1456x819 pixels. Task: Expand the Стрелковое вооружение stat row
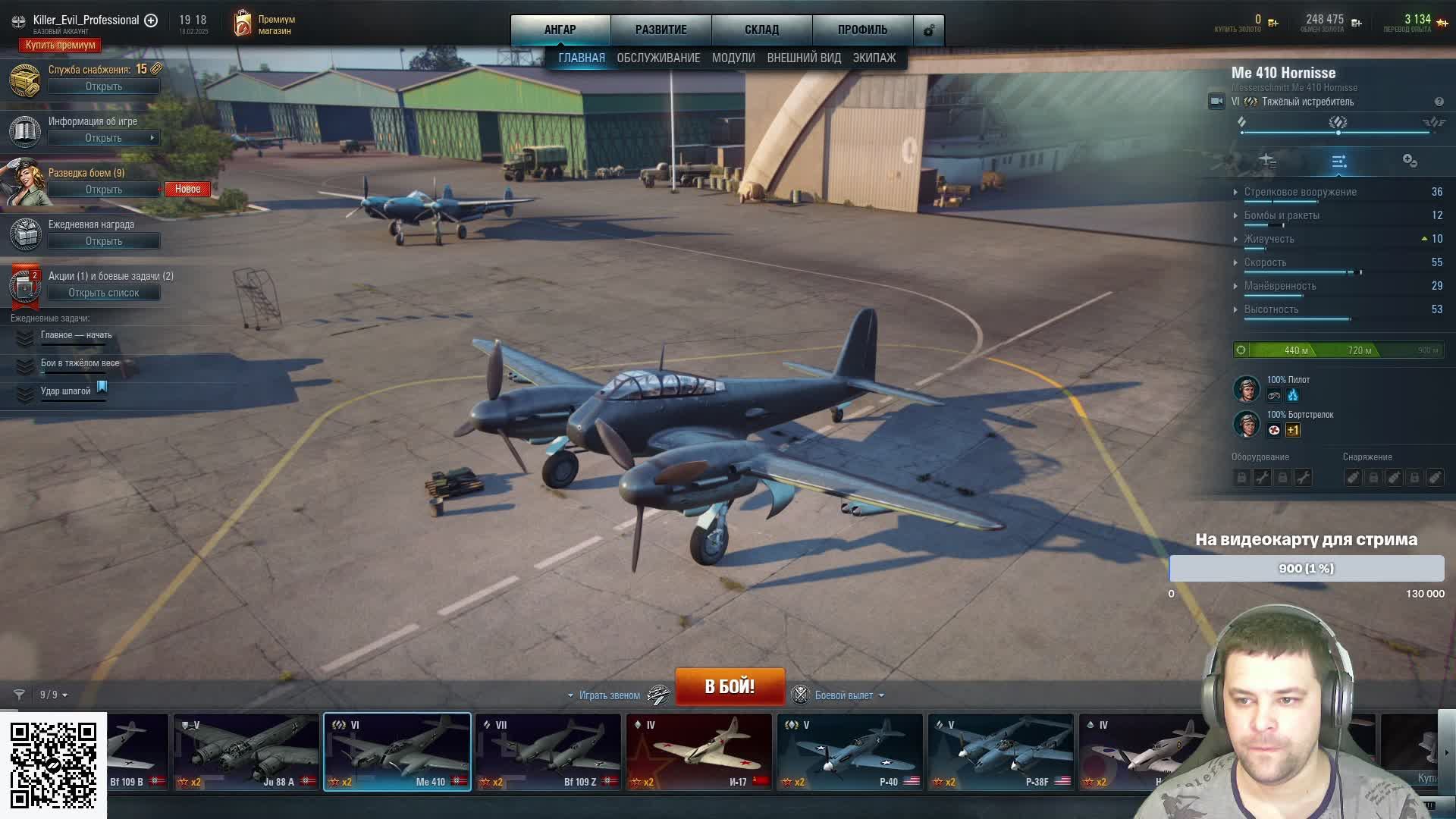[1300, 192]
